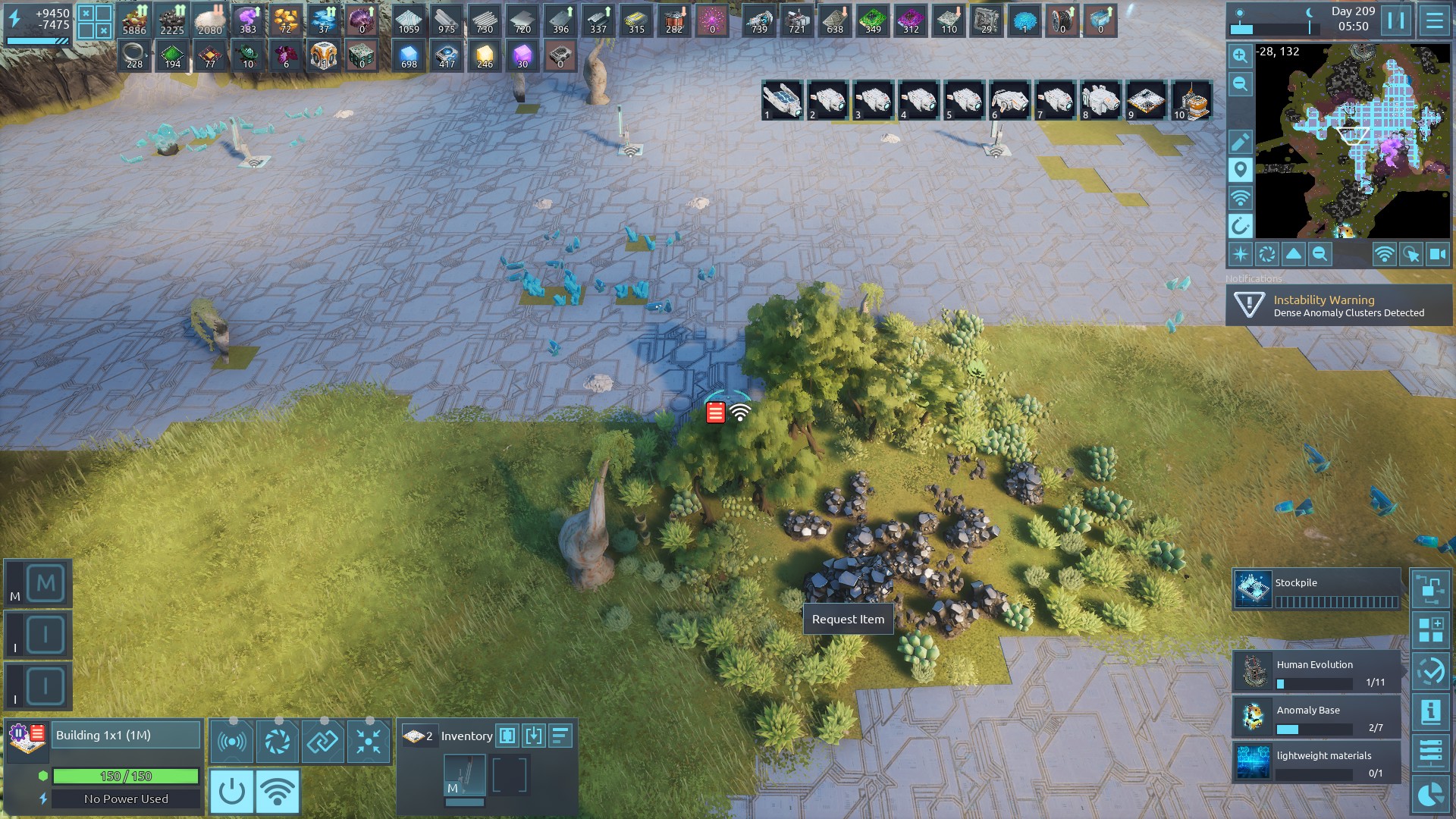1456x819 pixels.
Task: Select hotbar slot 9 foundation tile
Action: (1146, 101)
